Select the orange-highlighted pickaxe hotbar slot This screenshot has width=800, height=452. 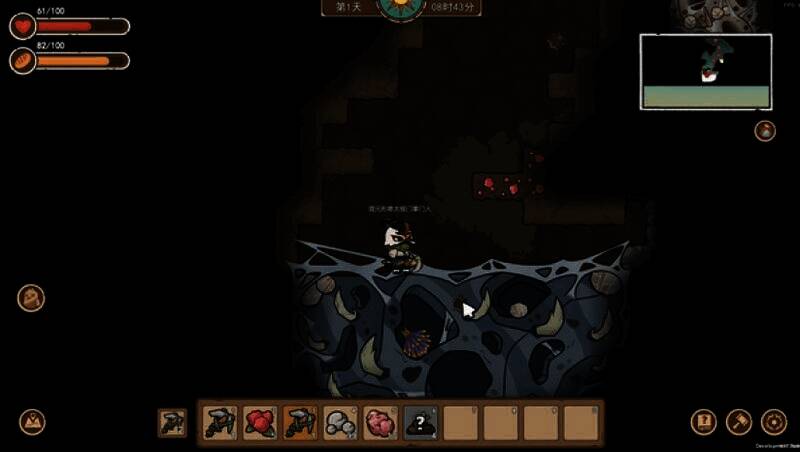(x=300, y=423)
